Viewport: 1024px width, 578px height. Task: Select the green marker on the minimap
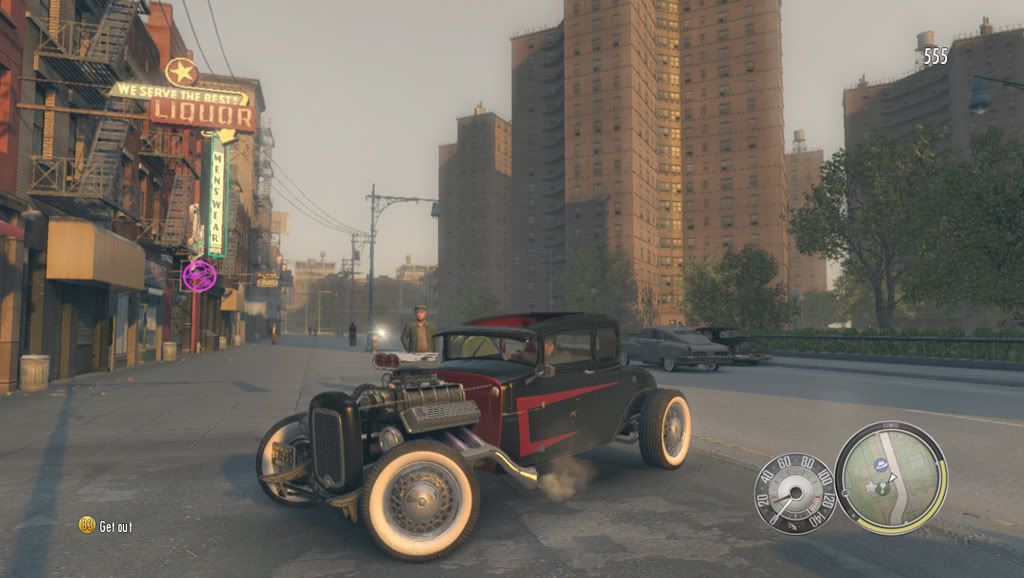pos(883,489)
